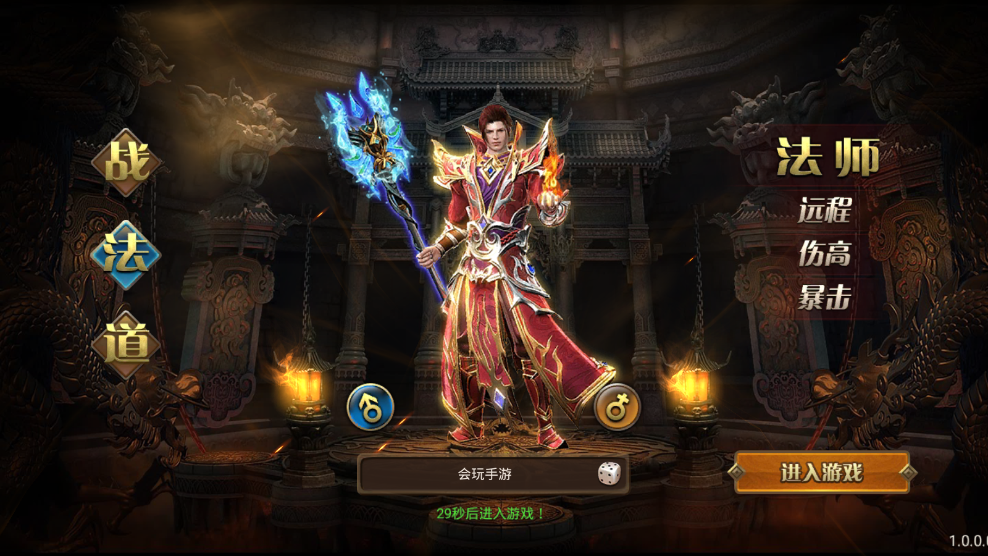Screen dimensions: 988x556
Task: Switch to the 道 taoist class
Action: (127, 344)
